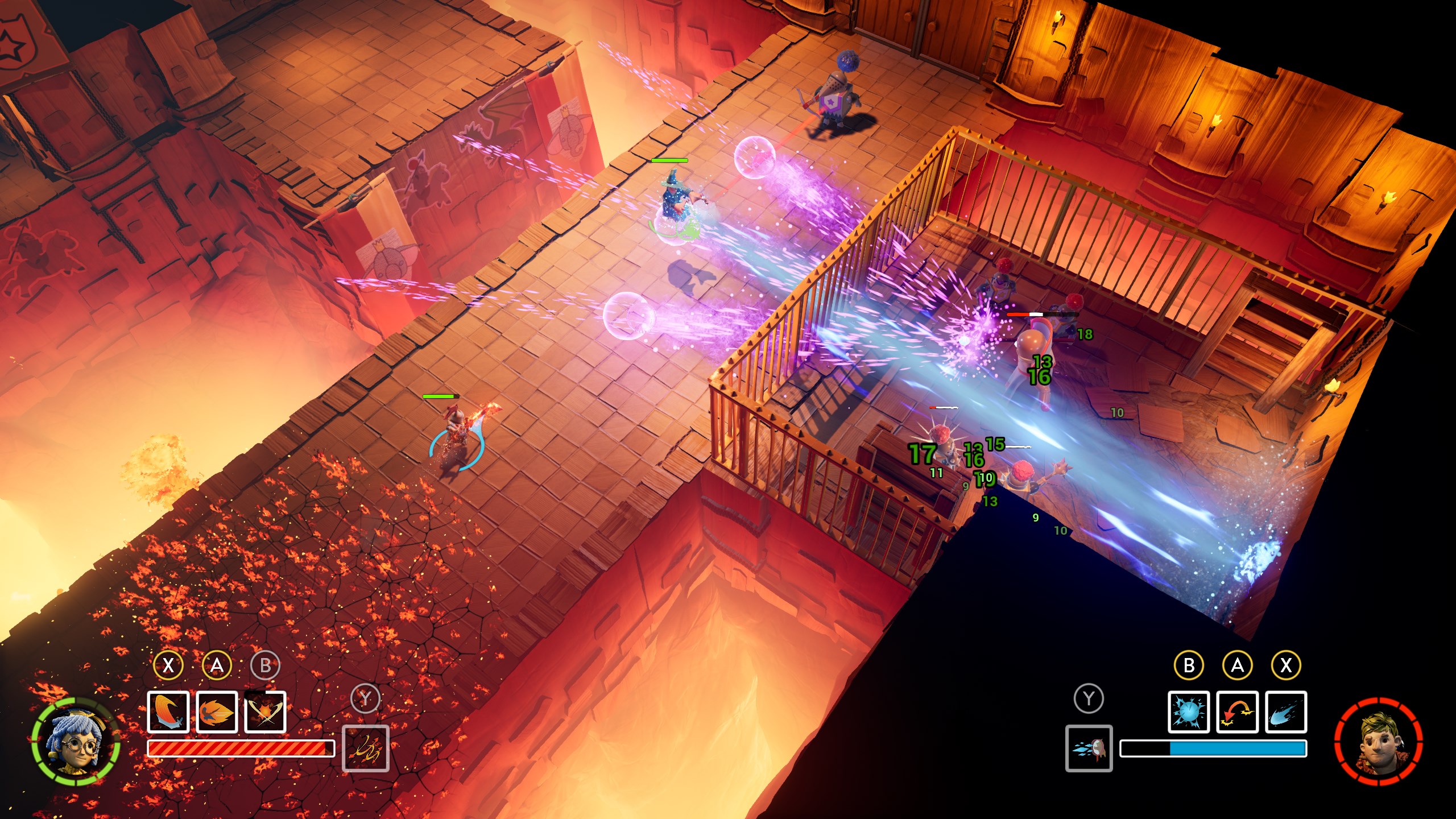Activate the flaming sword slash ability
This screenshot has width=1456, height=819.
click(x=168, y=712)
